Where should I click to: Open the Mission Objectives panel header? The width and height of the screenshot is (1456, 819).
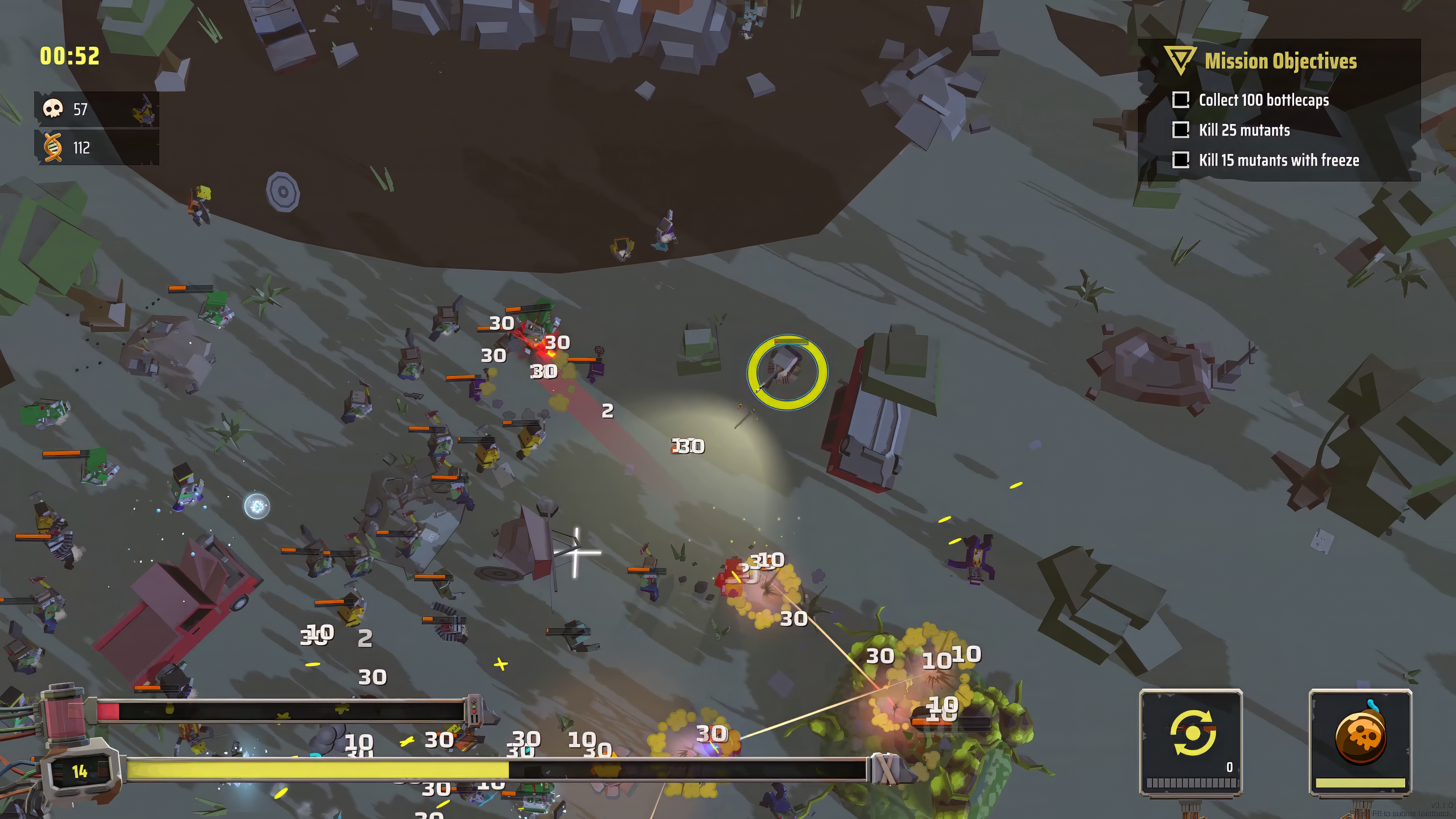pyautogui.click(x=1280, y=61)
